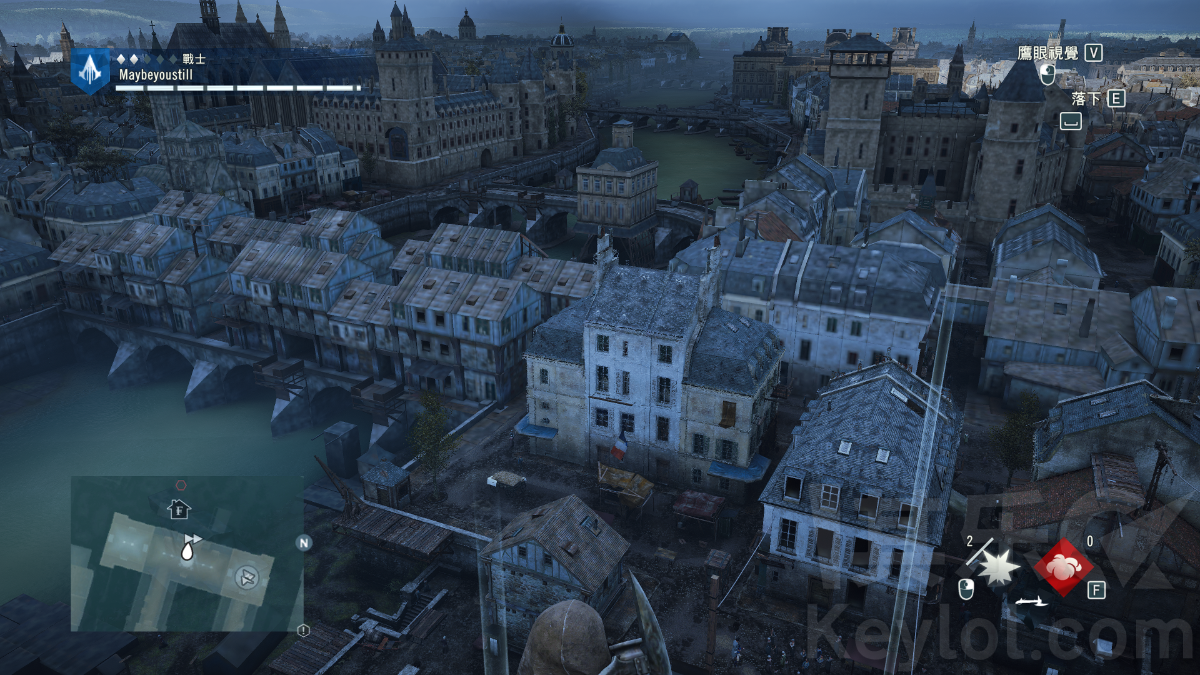Select the cherry bomb starburst icon
1200x675 pixels.
pos(996,567)
